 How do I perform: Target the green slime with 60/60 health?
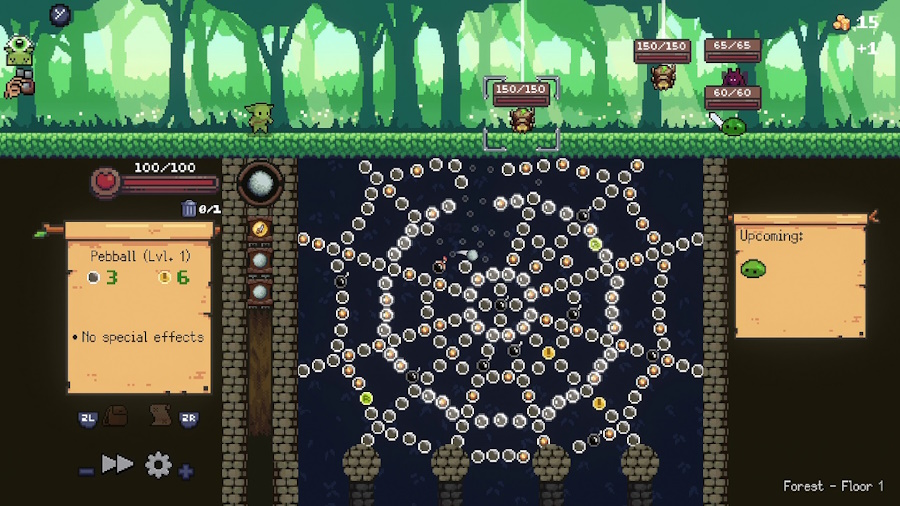click(734, 125)
